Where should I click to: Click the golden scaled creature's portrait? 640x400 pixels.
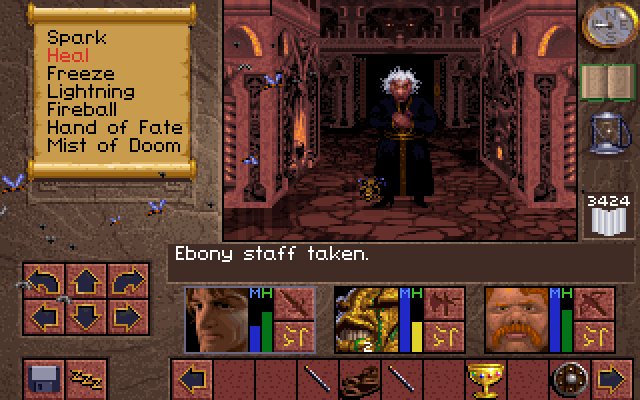(x=365, y=319)
